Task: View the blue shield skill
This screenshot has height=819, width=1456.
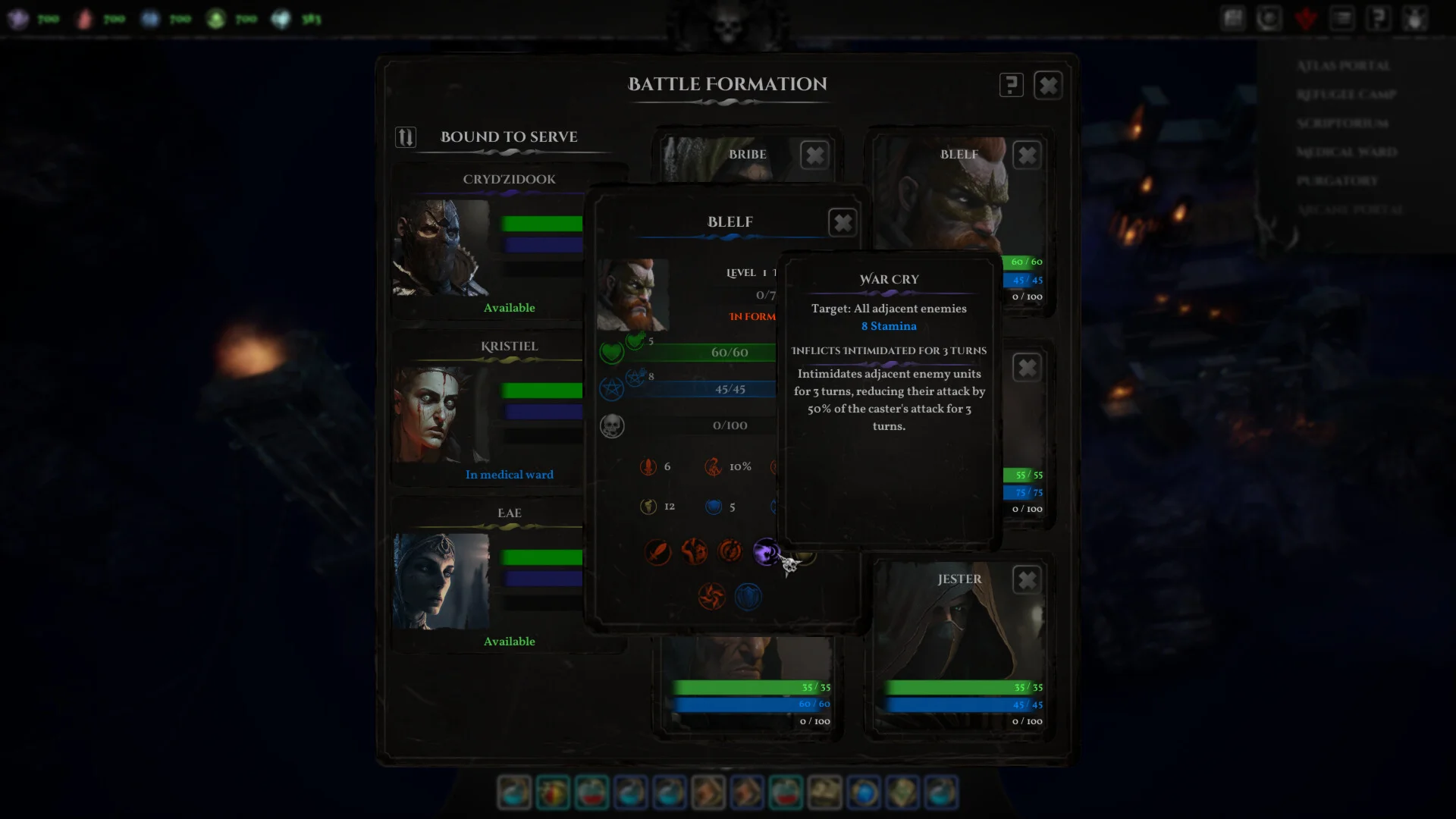Action: 748,597
